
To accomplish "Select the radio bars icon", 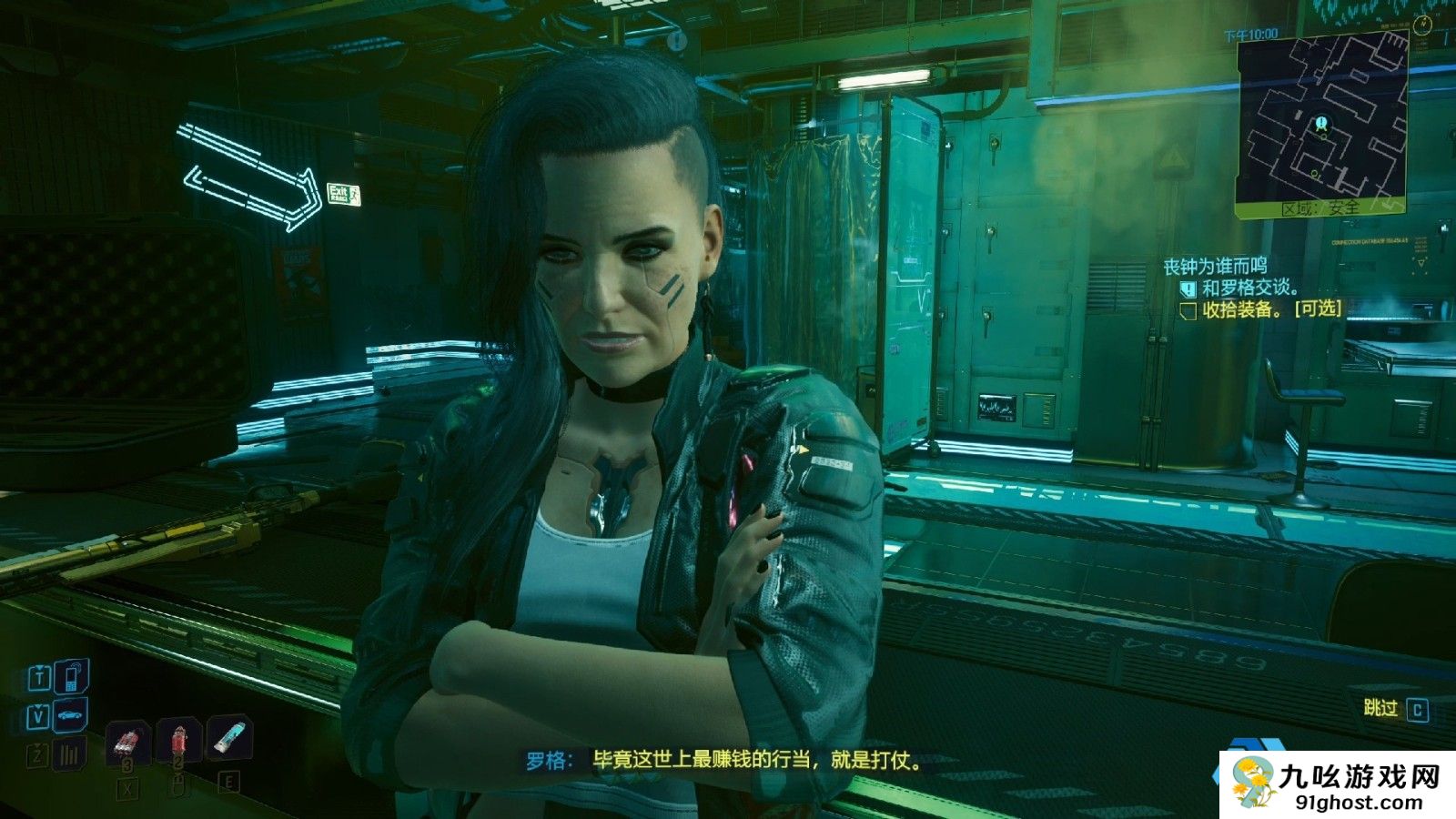I will (70, 753).
